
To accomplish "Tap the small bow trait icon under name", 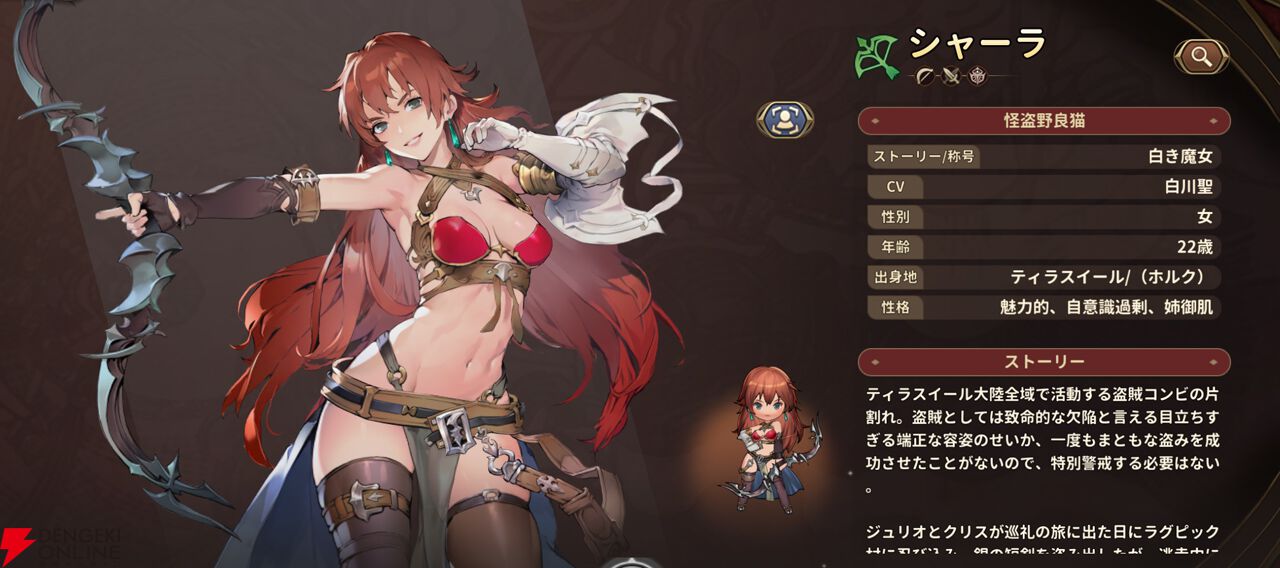I will [x=925, y=76].
